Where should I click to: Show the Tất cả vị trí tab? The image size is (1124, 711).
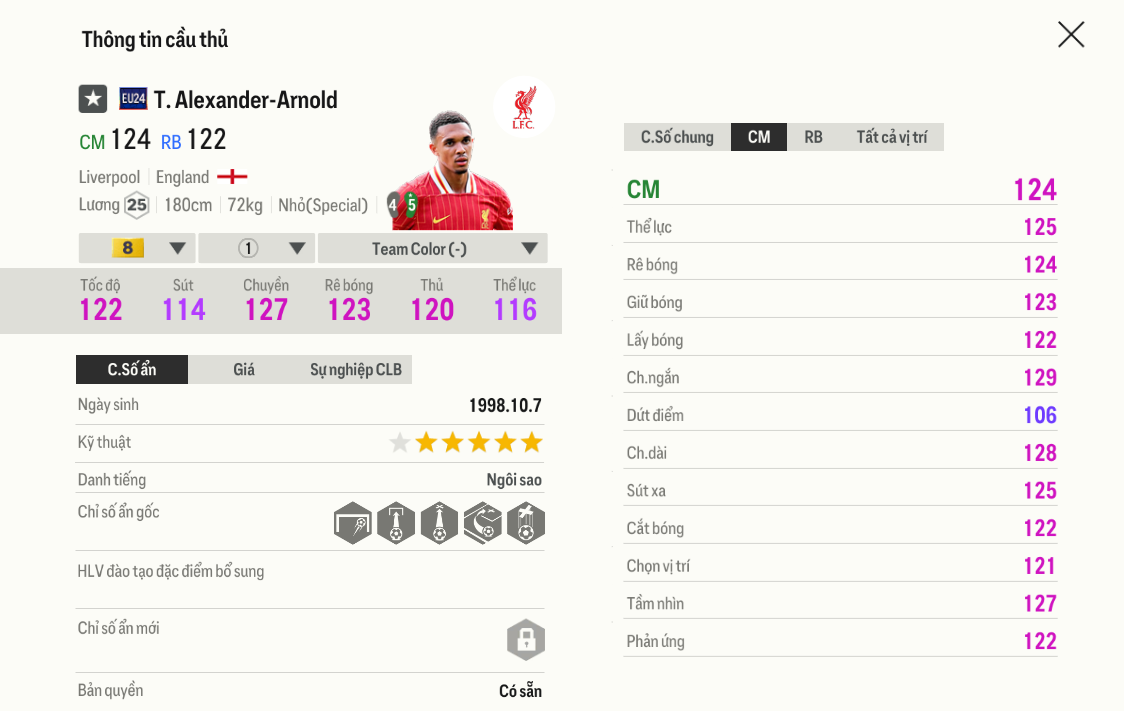coord(891,137)
